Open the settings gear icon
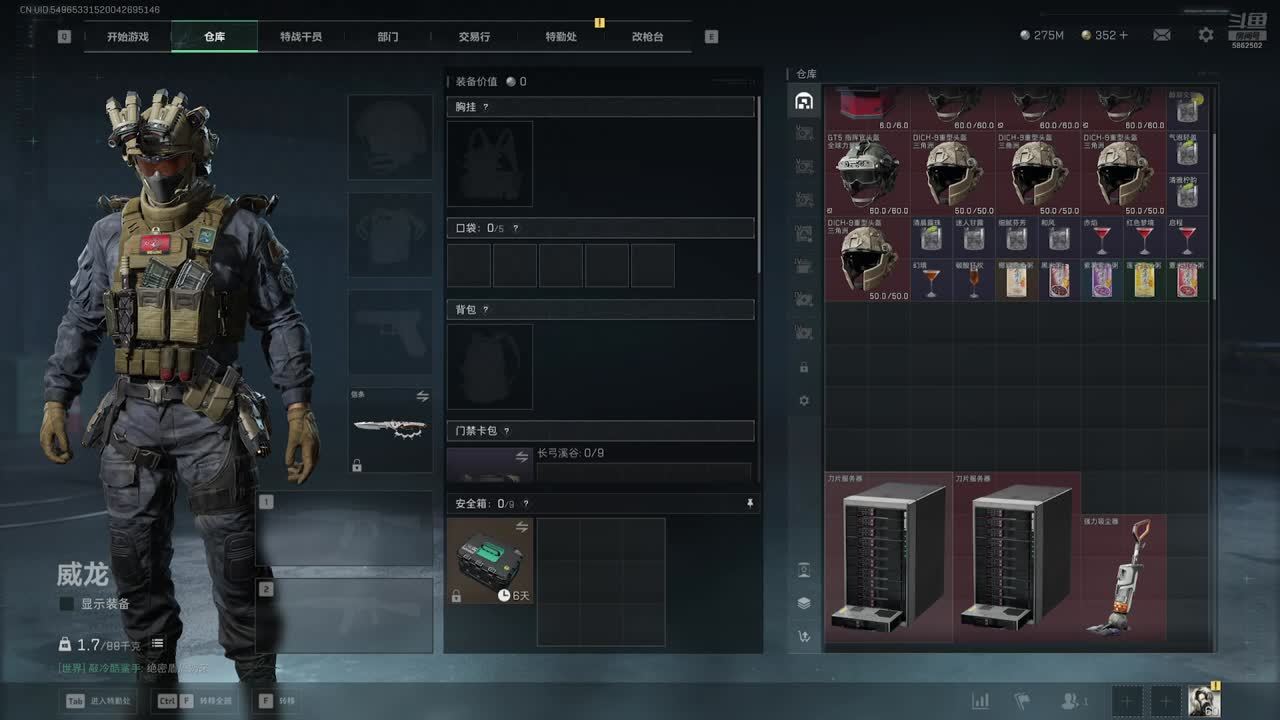The image size is (1280, 720). [x=1206, y=35]
